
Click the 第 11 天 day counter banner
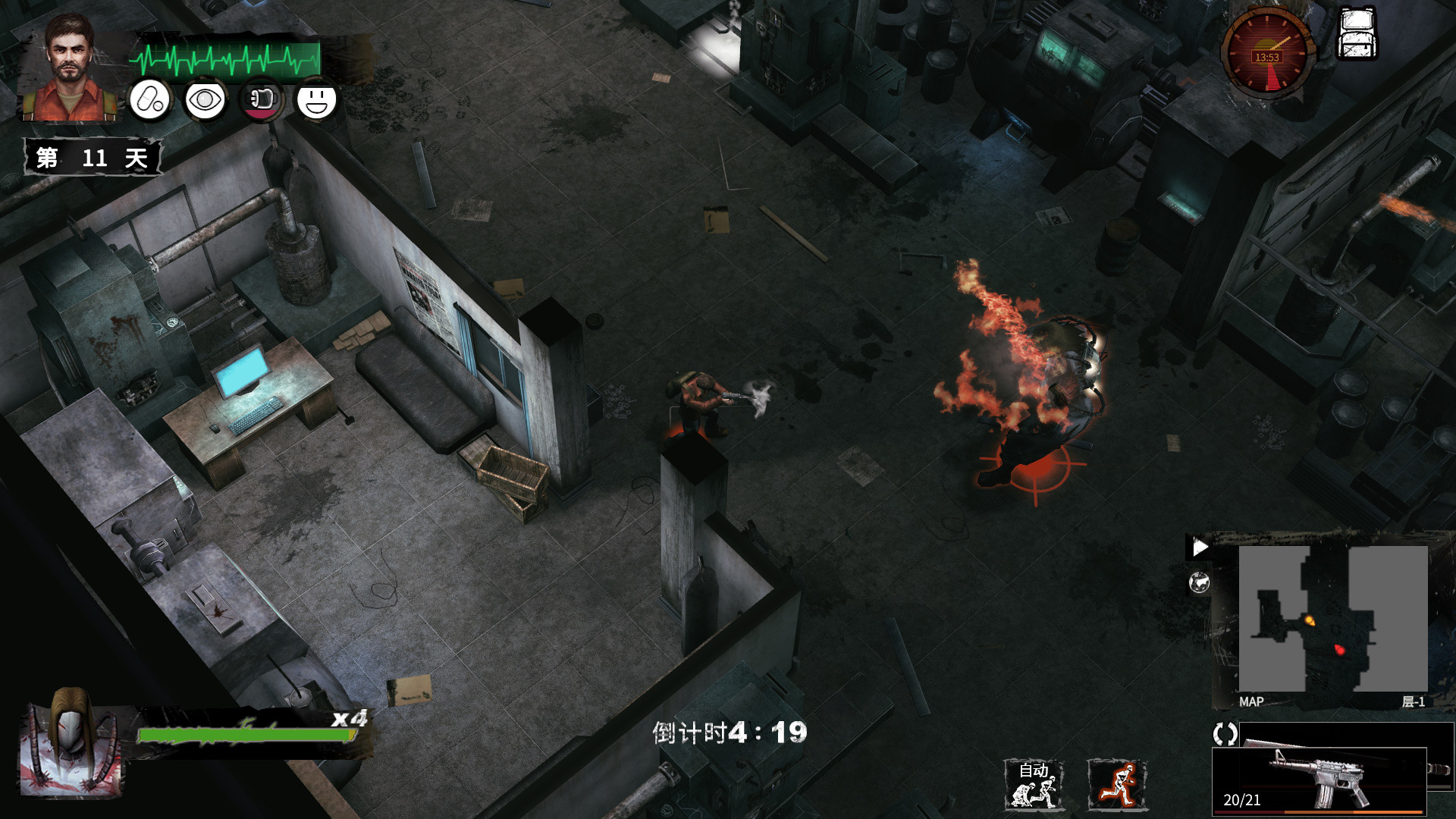coord(93,157)
